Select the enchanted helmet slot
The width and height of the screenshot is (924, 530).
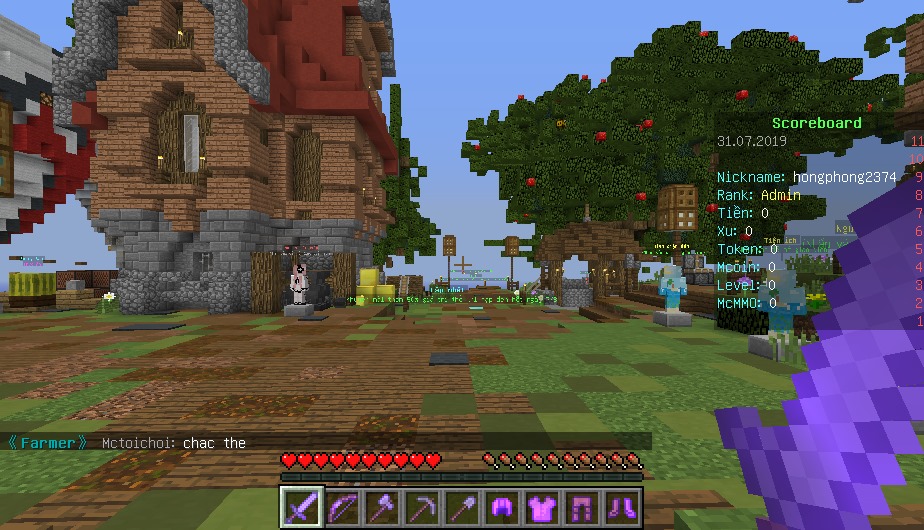click(502, 507)
